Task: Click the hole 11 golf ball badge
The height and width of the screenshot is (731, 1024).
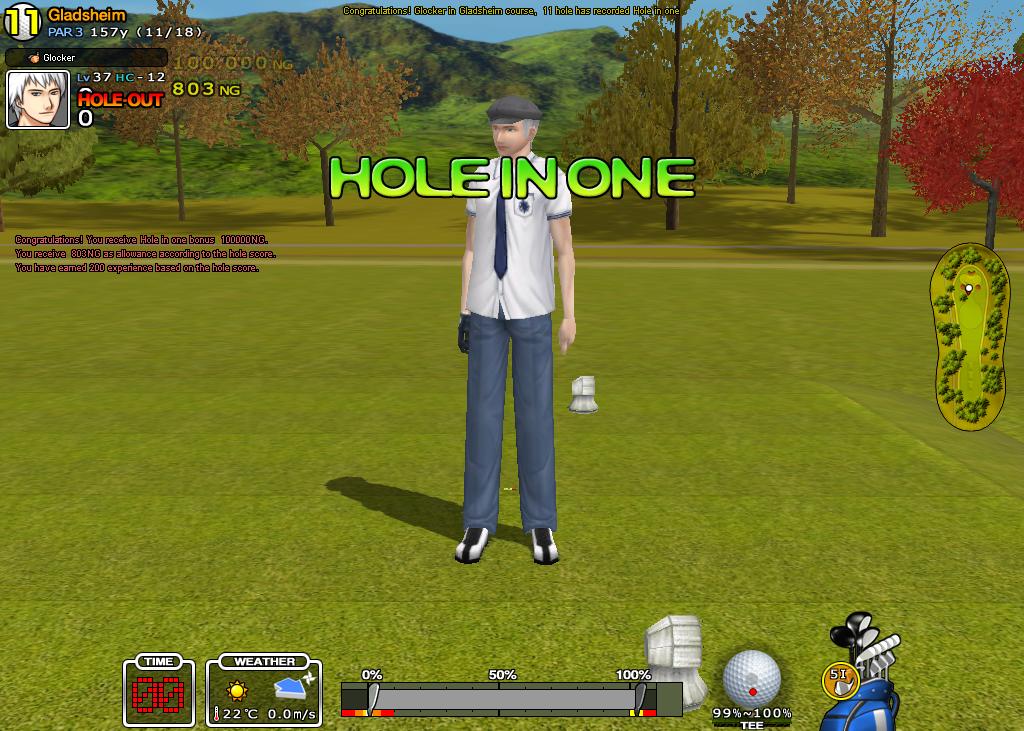Action: point(22,22)
